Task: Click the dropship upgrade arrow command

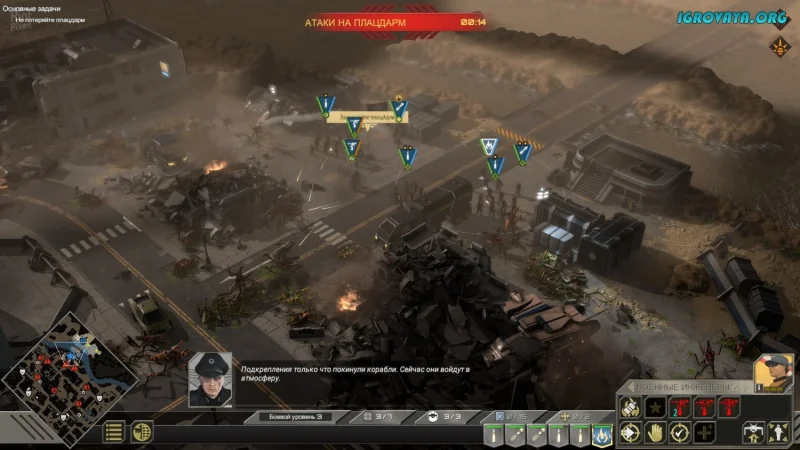Action: 753,432
